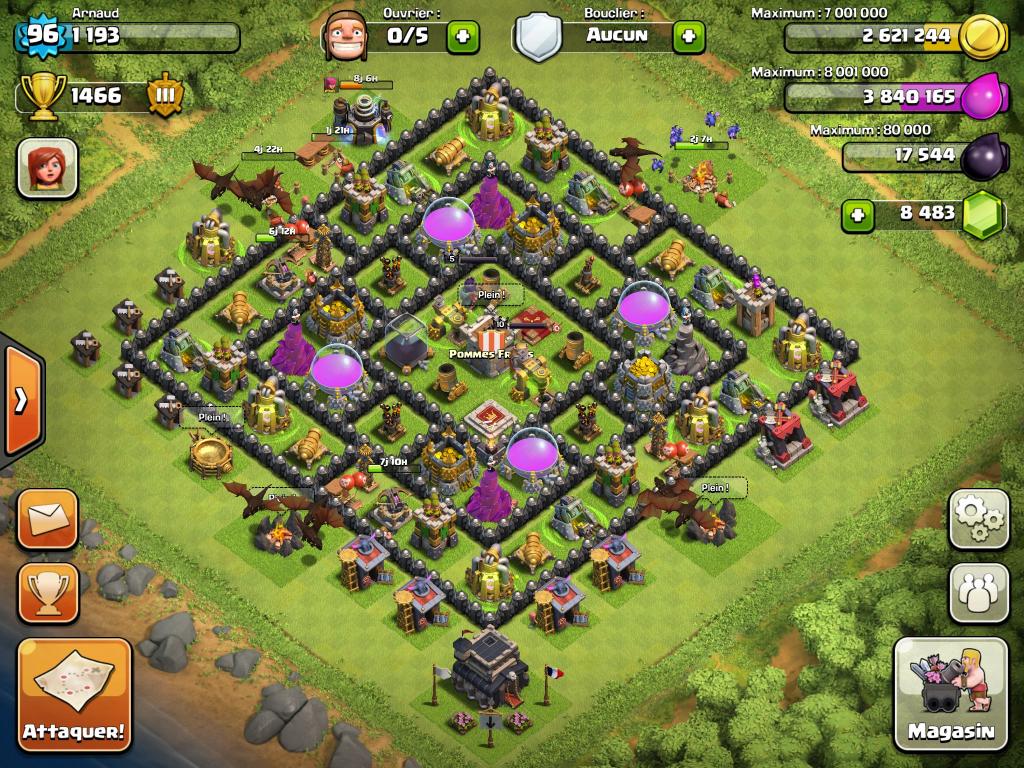Screen dimensions: 1024x768
Task: Purchase gems with the green plus
Action: coord(857,213)
